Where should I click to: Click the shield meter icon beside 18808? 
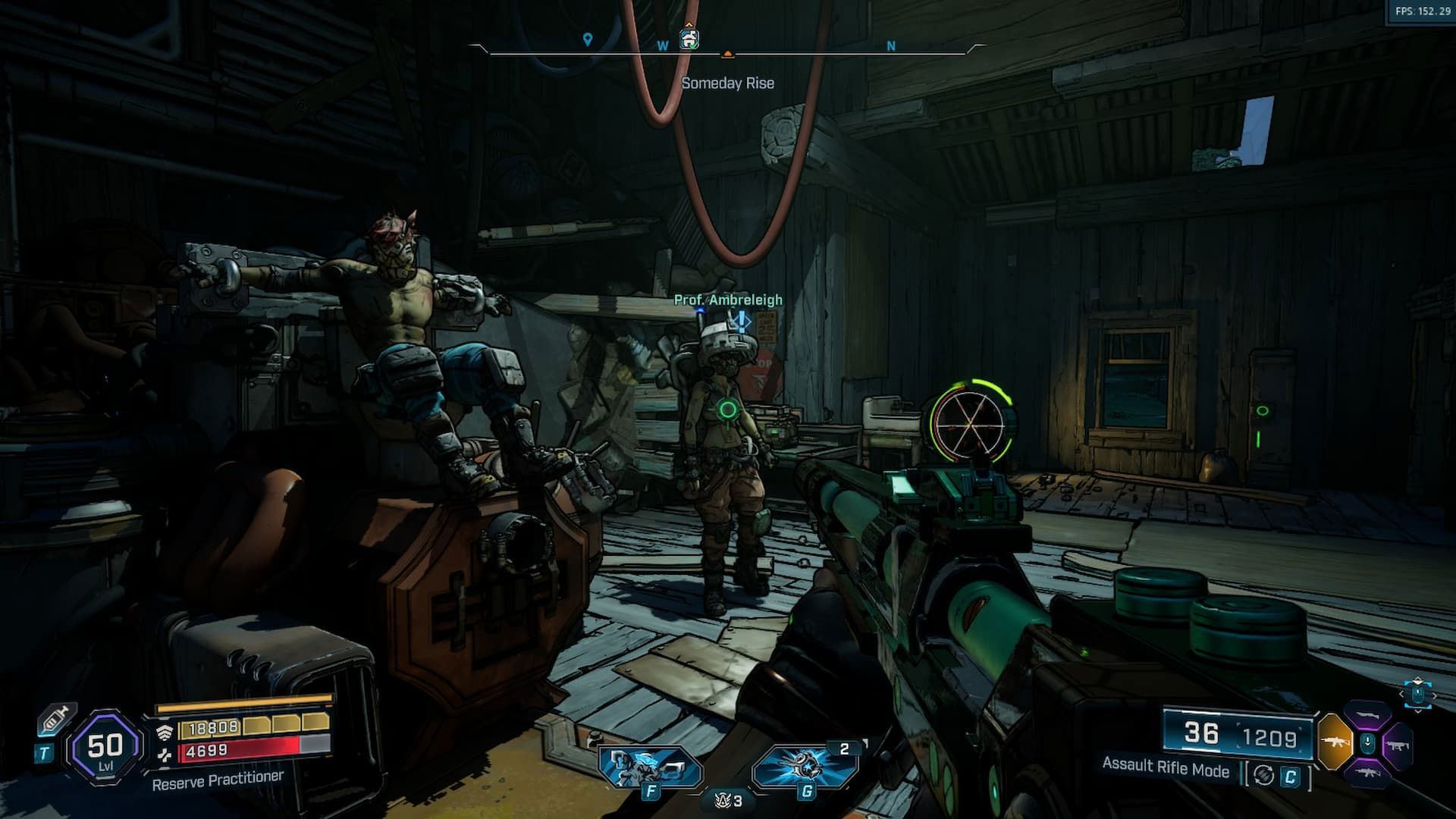[x=166, y=731]
